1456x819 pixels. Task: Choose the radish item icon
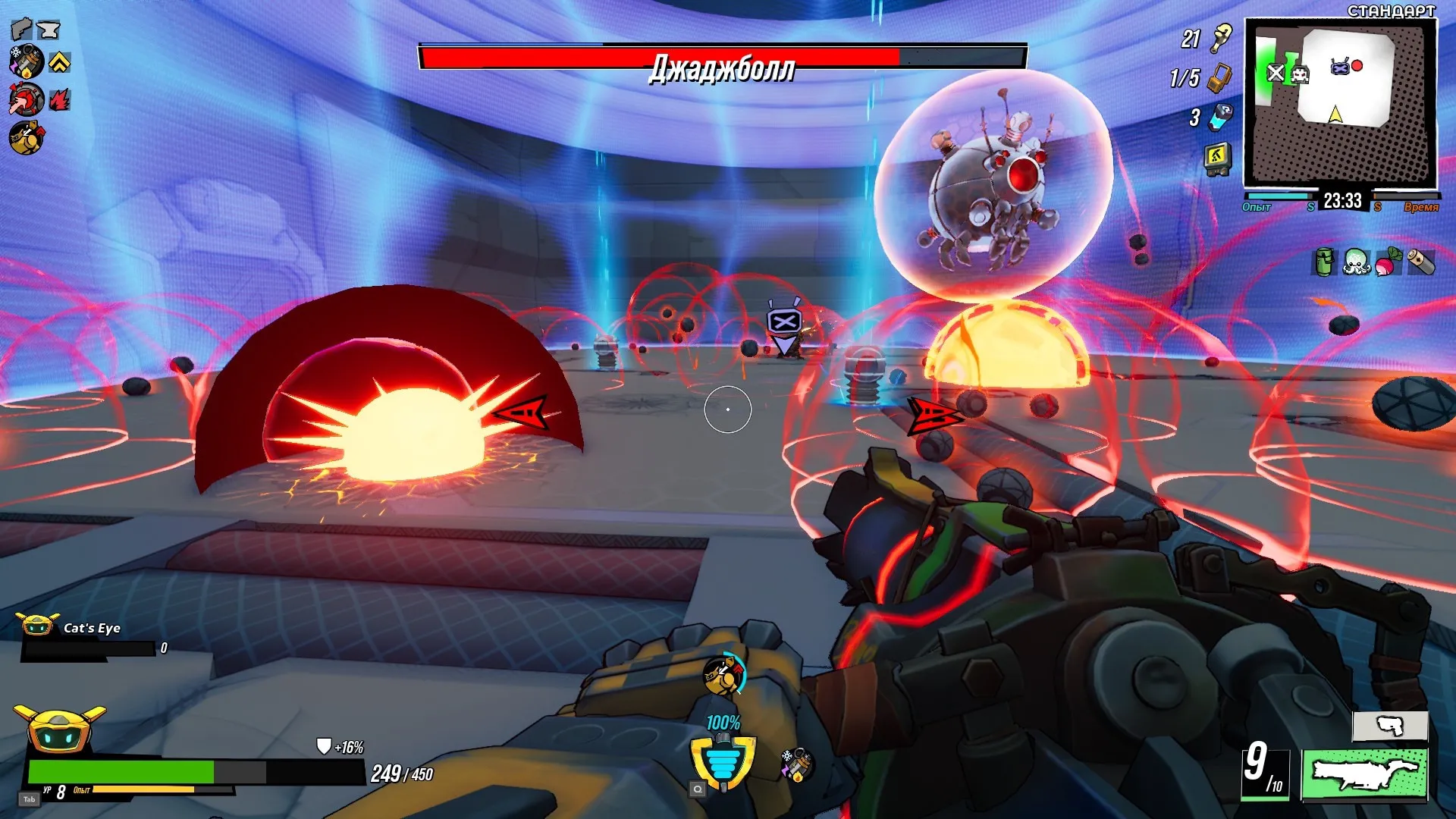click(x=1389, y=262)
